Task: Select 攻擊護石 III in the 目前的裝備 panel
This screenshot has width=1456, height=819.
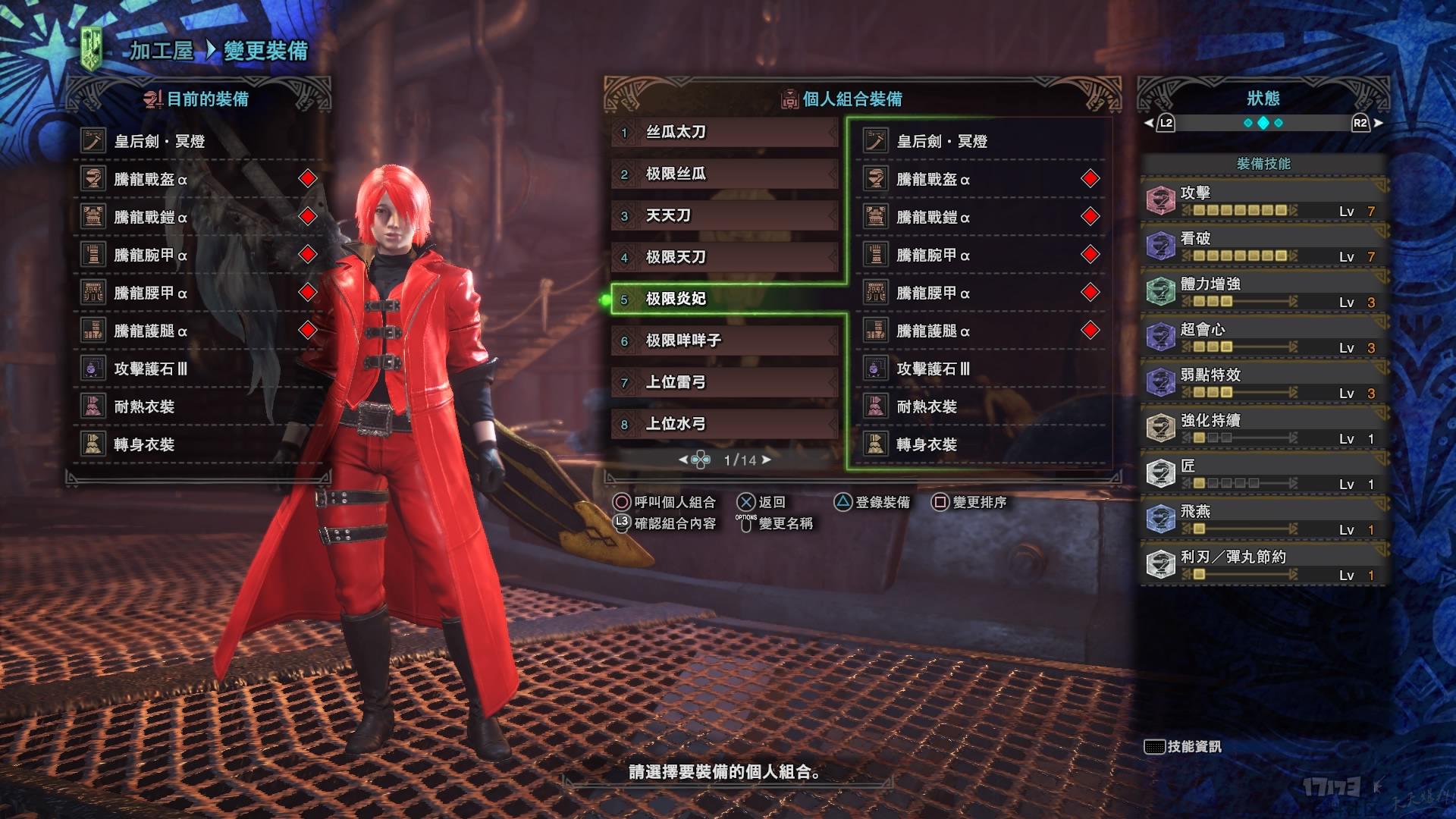Action: (x=199, y=369)
